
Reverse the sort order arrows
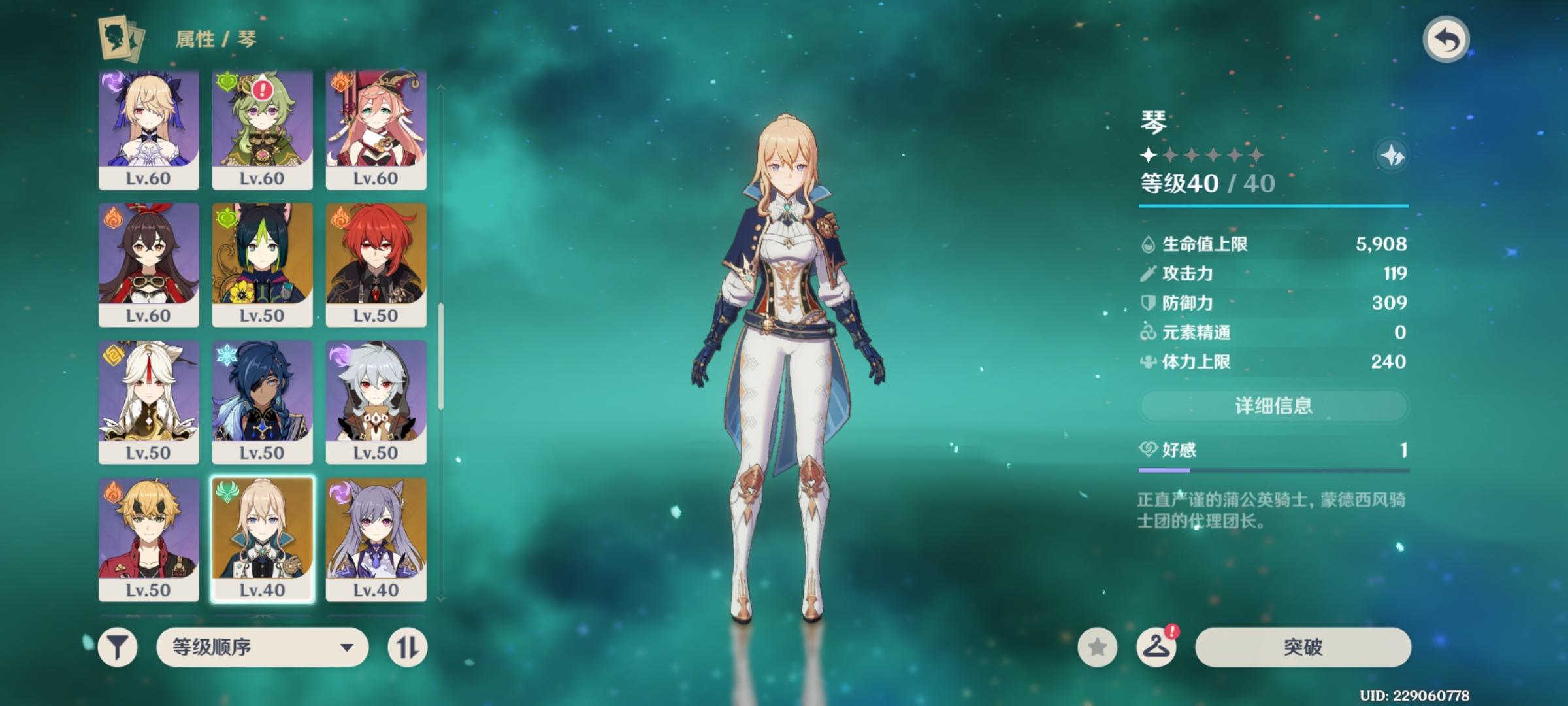[407, 647]
